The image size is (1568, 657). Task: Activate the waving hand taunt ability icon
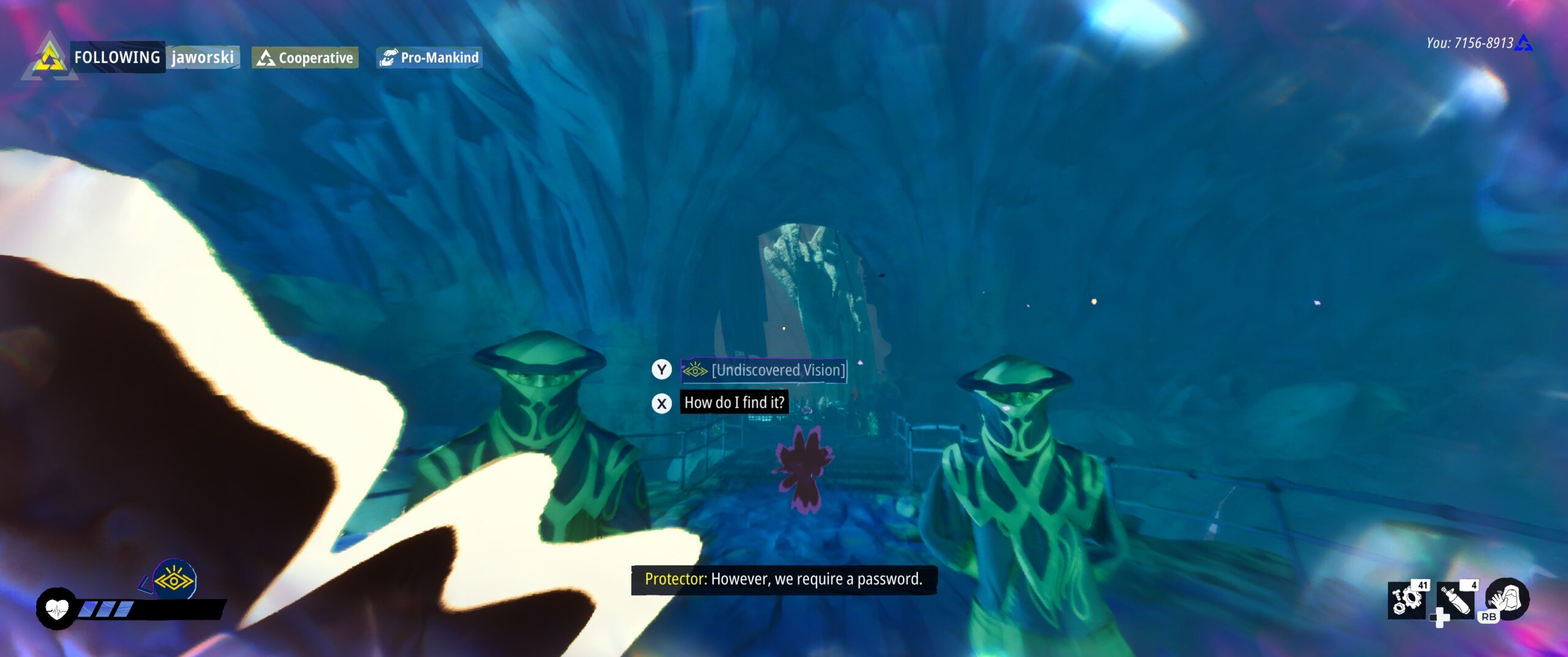pyautogui.click(x=1507, y=598)
